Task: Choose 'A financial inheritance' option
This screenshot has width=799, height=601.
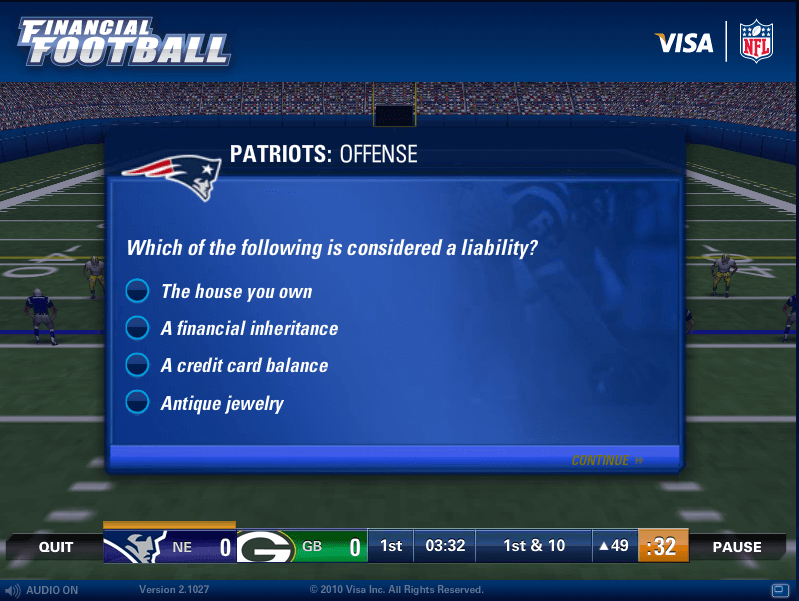Action: [x=137, y=328]
